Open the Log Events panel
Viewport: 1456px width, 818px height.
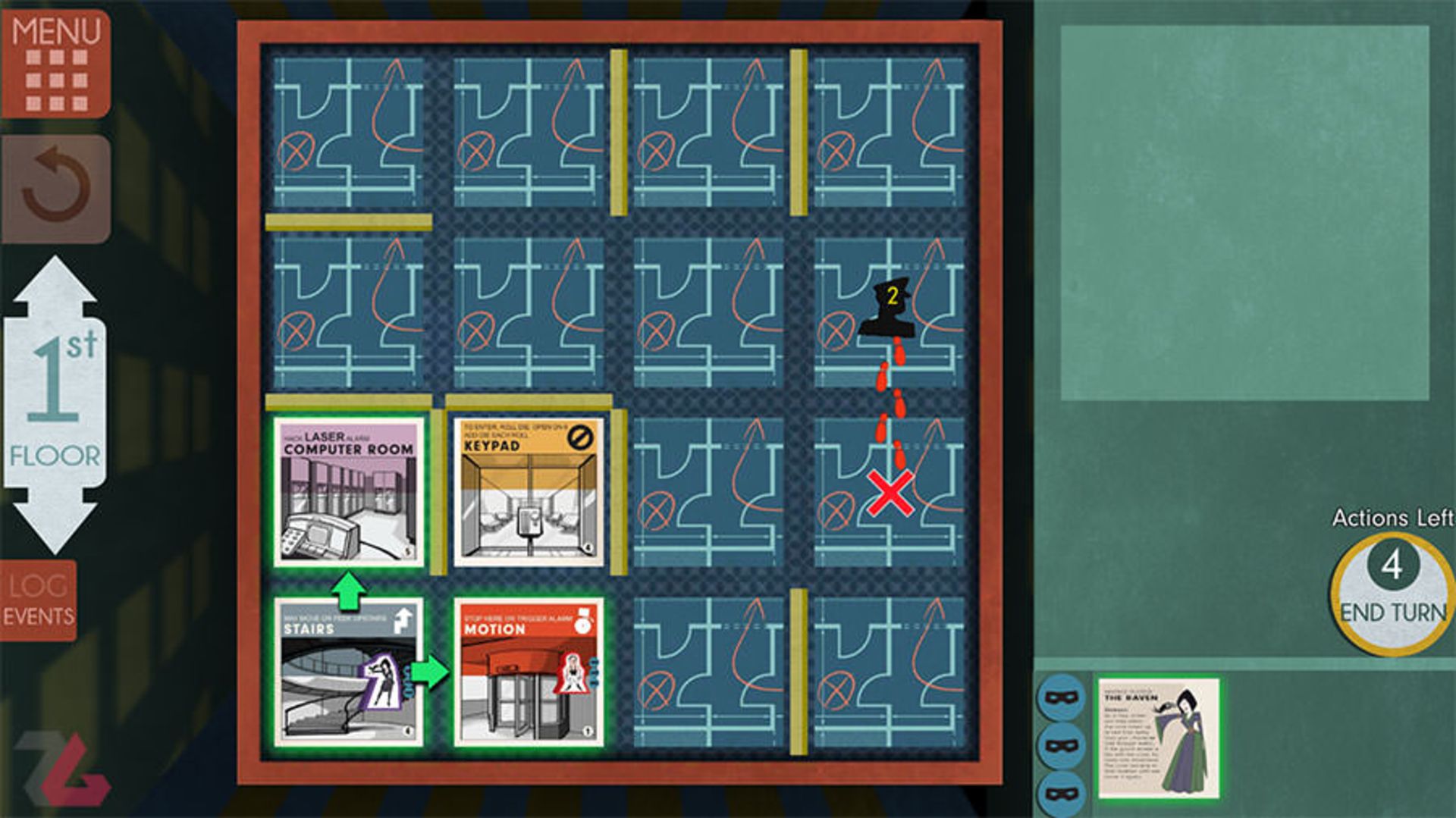(39, 600)
